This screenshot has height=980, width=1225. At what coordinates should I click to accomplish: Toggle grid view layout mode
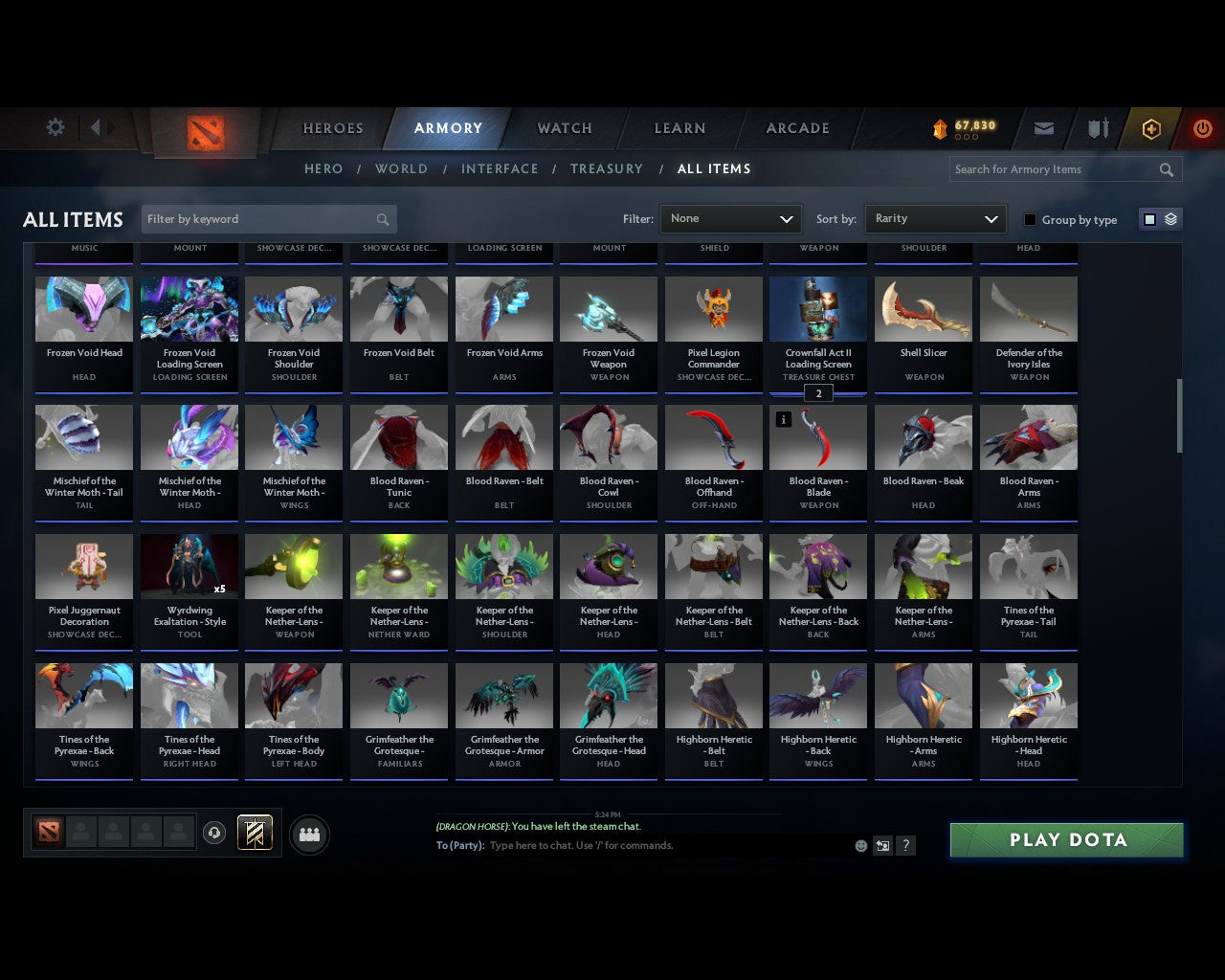click(x=1148, y=218)
